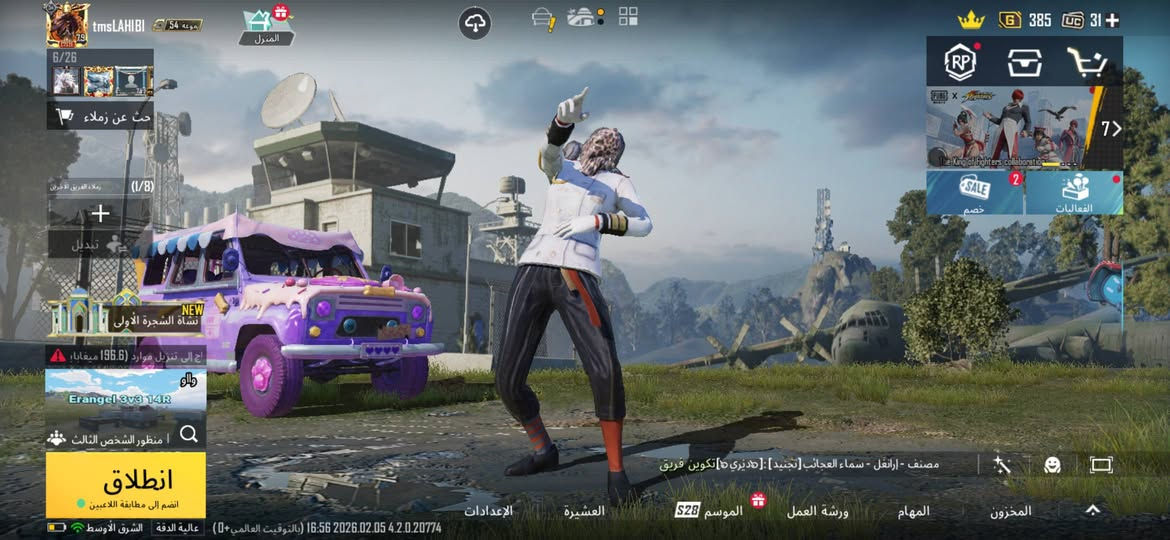Screen dimensions: 1170x540
Task: Open the clan العشيرة menu
Action: click(x=584, y=511)
